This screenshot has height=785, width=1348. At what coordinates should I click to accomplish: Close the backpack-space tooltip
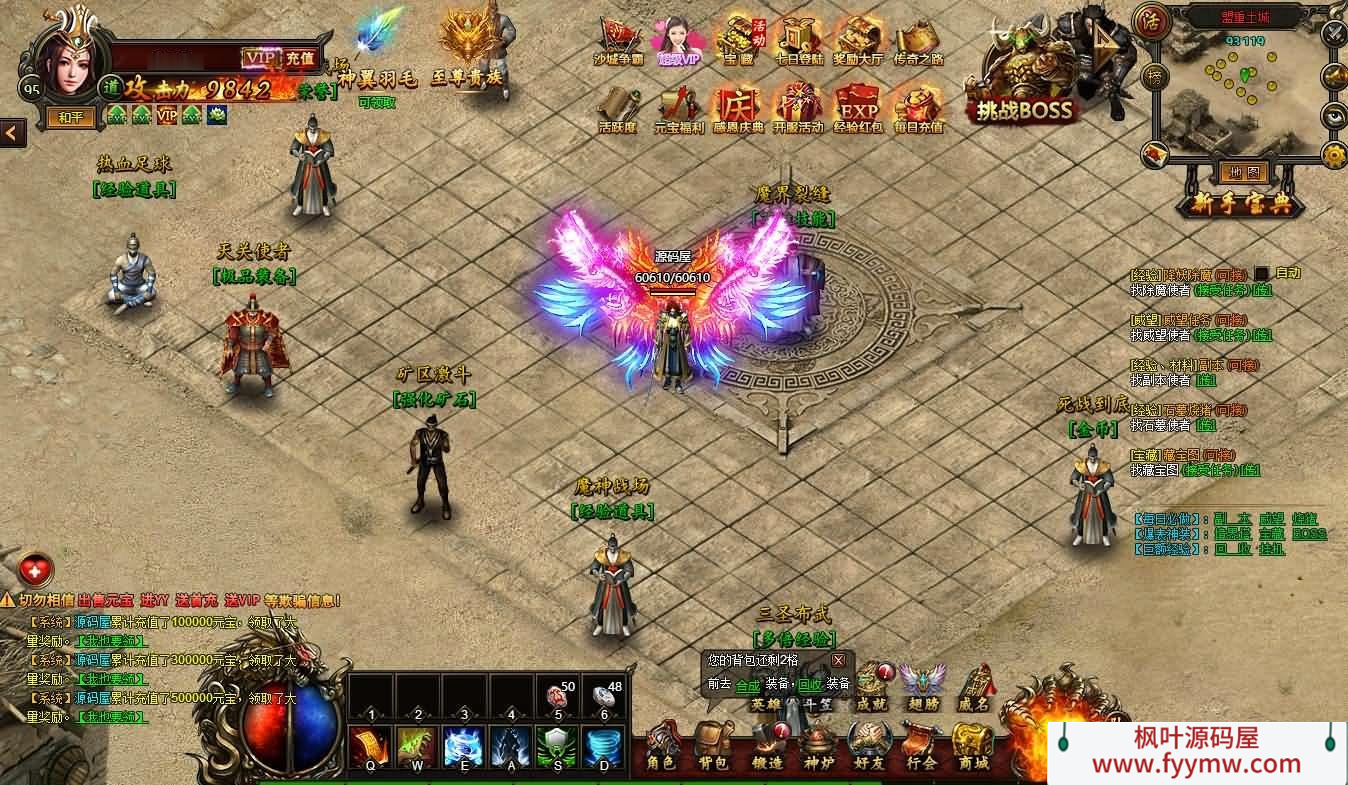pyautogui.click(x=838, y=660)
